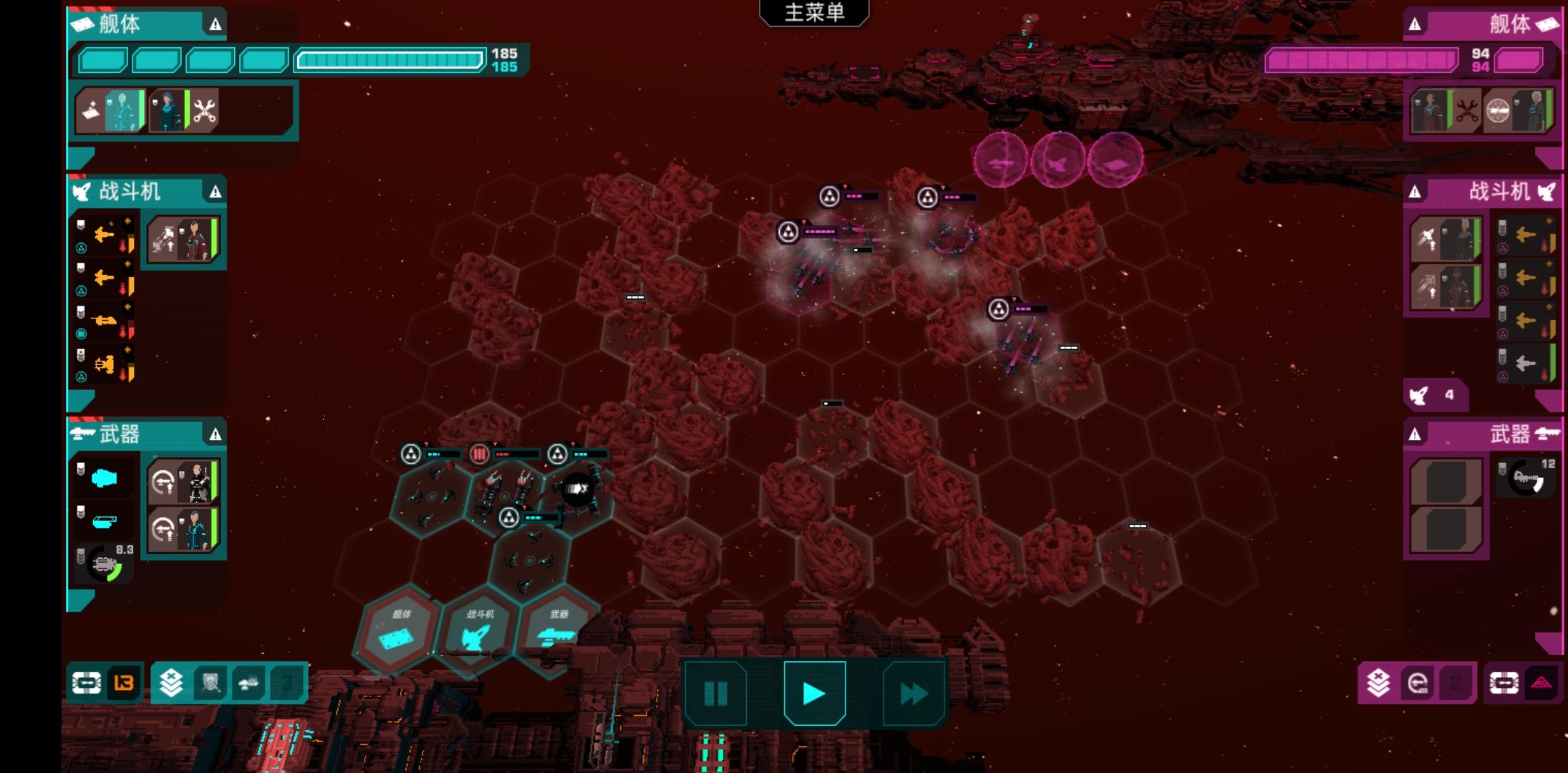Select the topmost cyan weapon slot in 武器 panel
Screen dimensions: 1568x773
(x=105, y=478)
